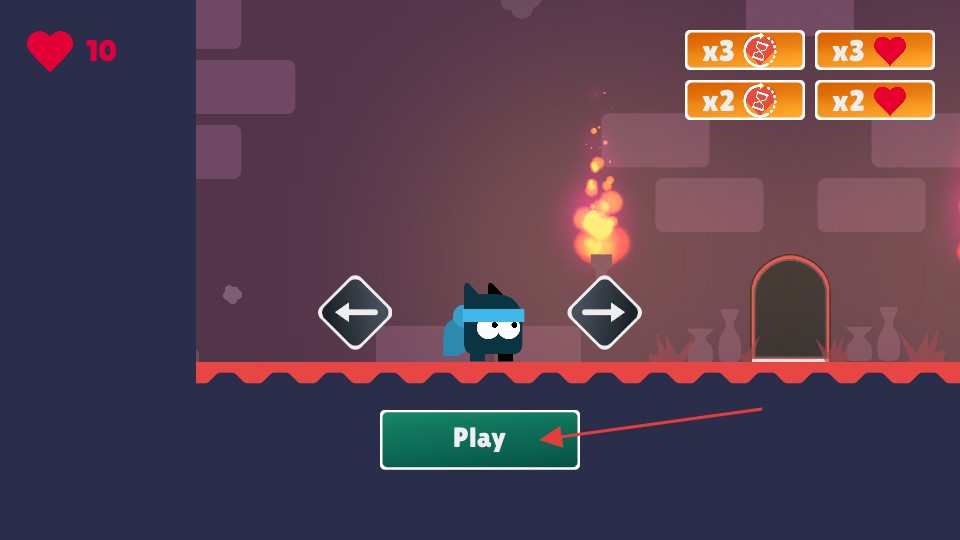Choose the x2 hearts bonus
This screenshot has width=960, height=540.
tap(874, 100)
